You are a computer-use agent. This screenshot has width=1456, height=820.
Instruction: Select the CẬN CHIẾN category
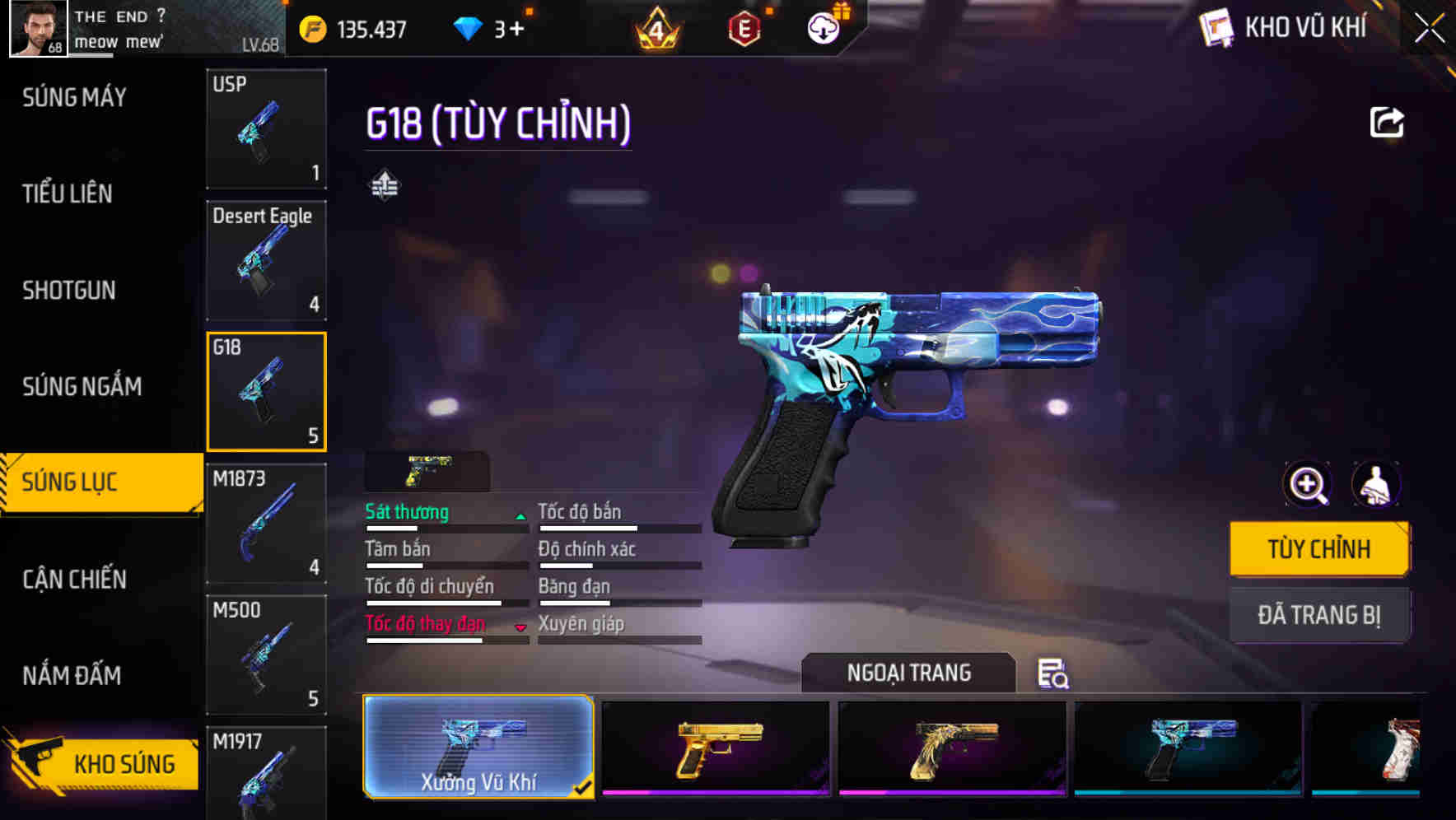[x=74, y=580]
